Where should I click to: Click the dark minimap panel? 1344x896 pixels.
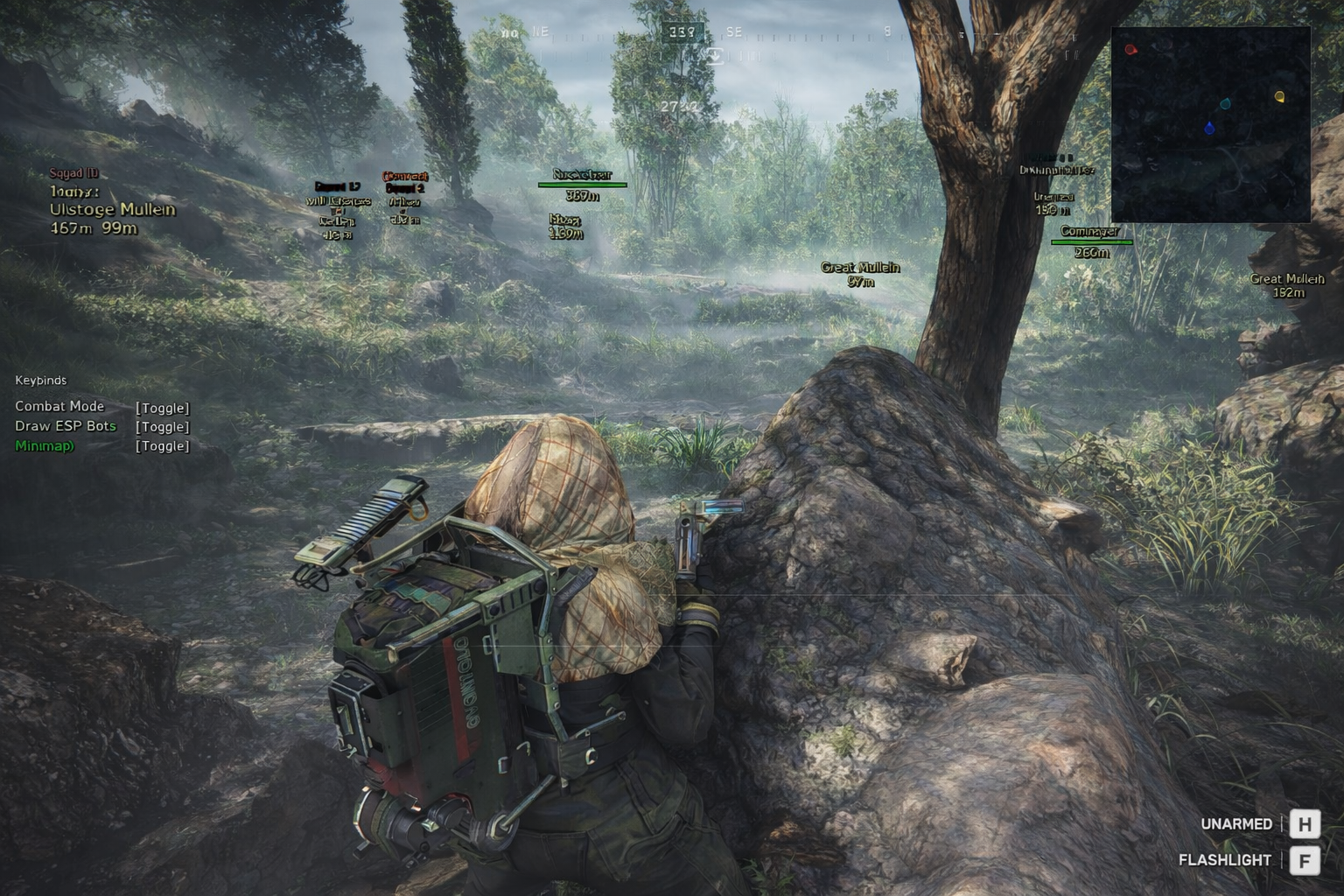(1210, 175)
